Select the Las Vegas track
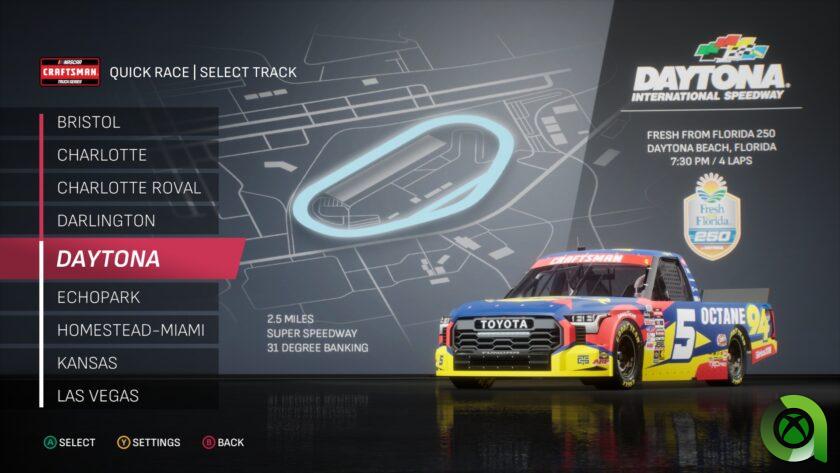 [129, 396]
